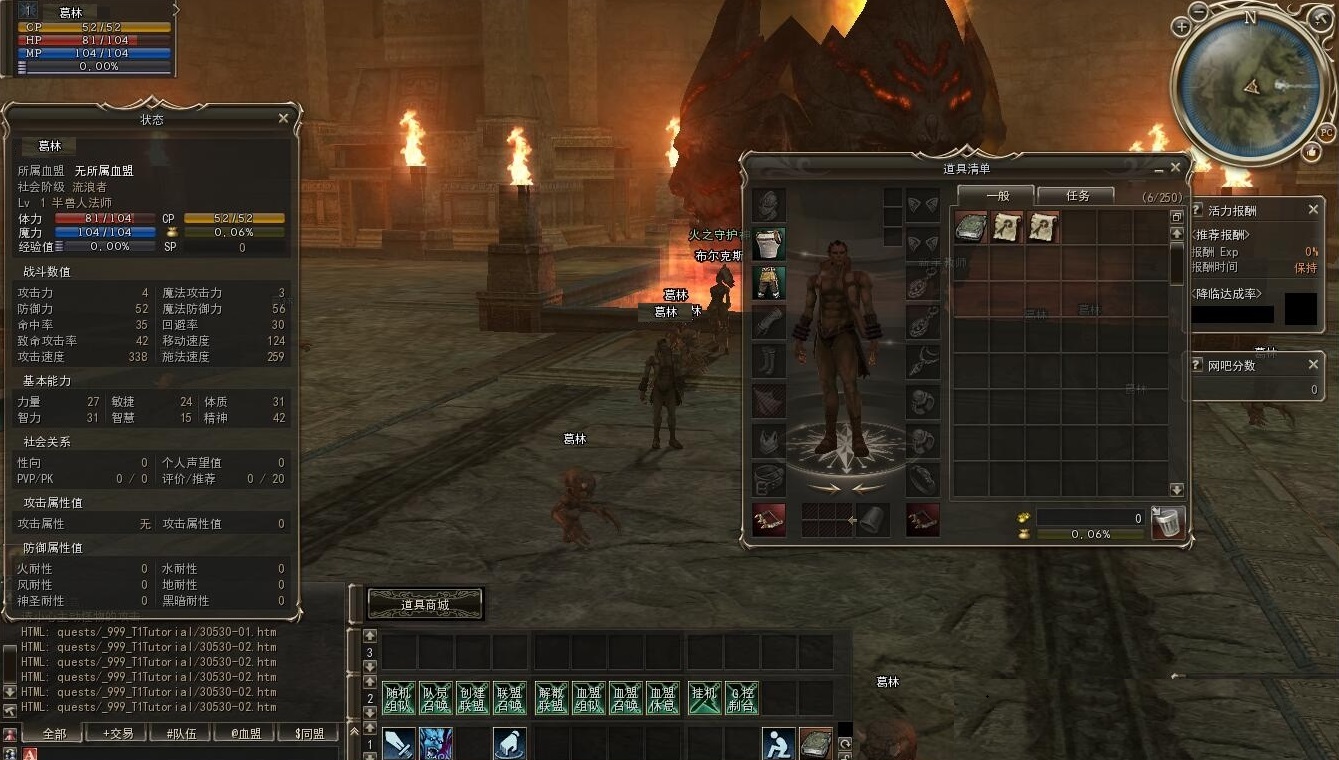Open the 道具商城 item shop
1339x760 pixels.
(425, 604)
